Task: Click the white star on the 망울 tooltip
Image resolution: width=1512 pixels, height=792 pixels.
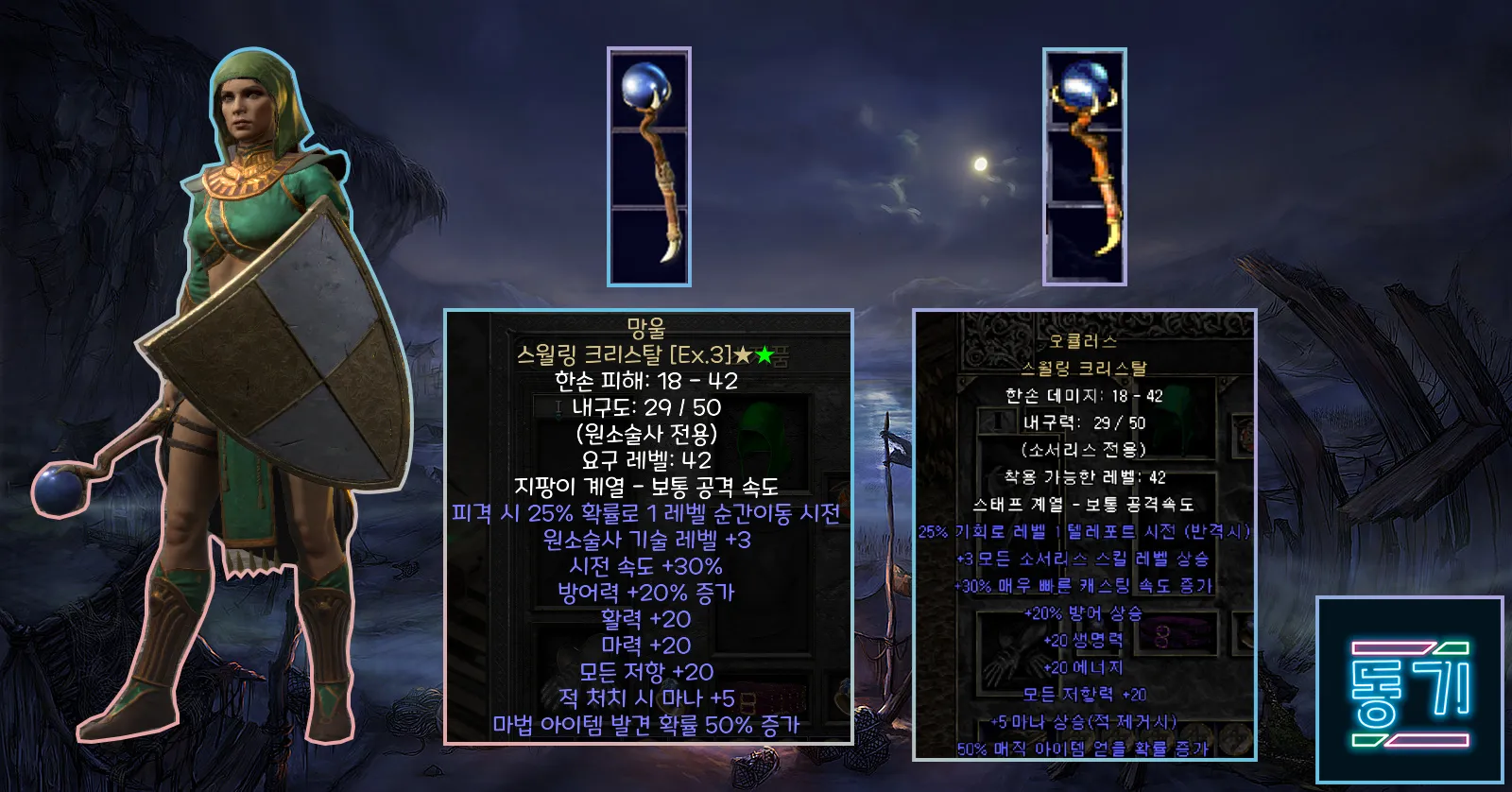Action: [745, 352]
